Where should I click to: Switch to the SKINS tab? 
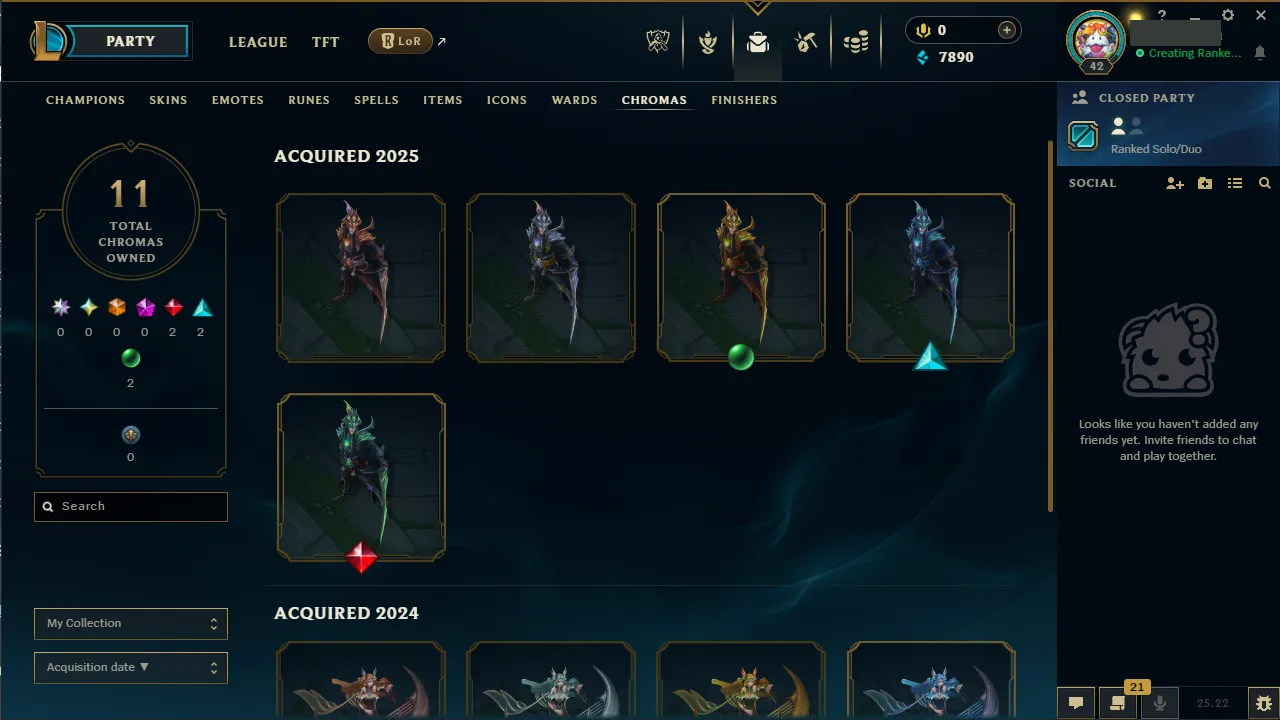tap(168, 100)
